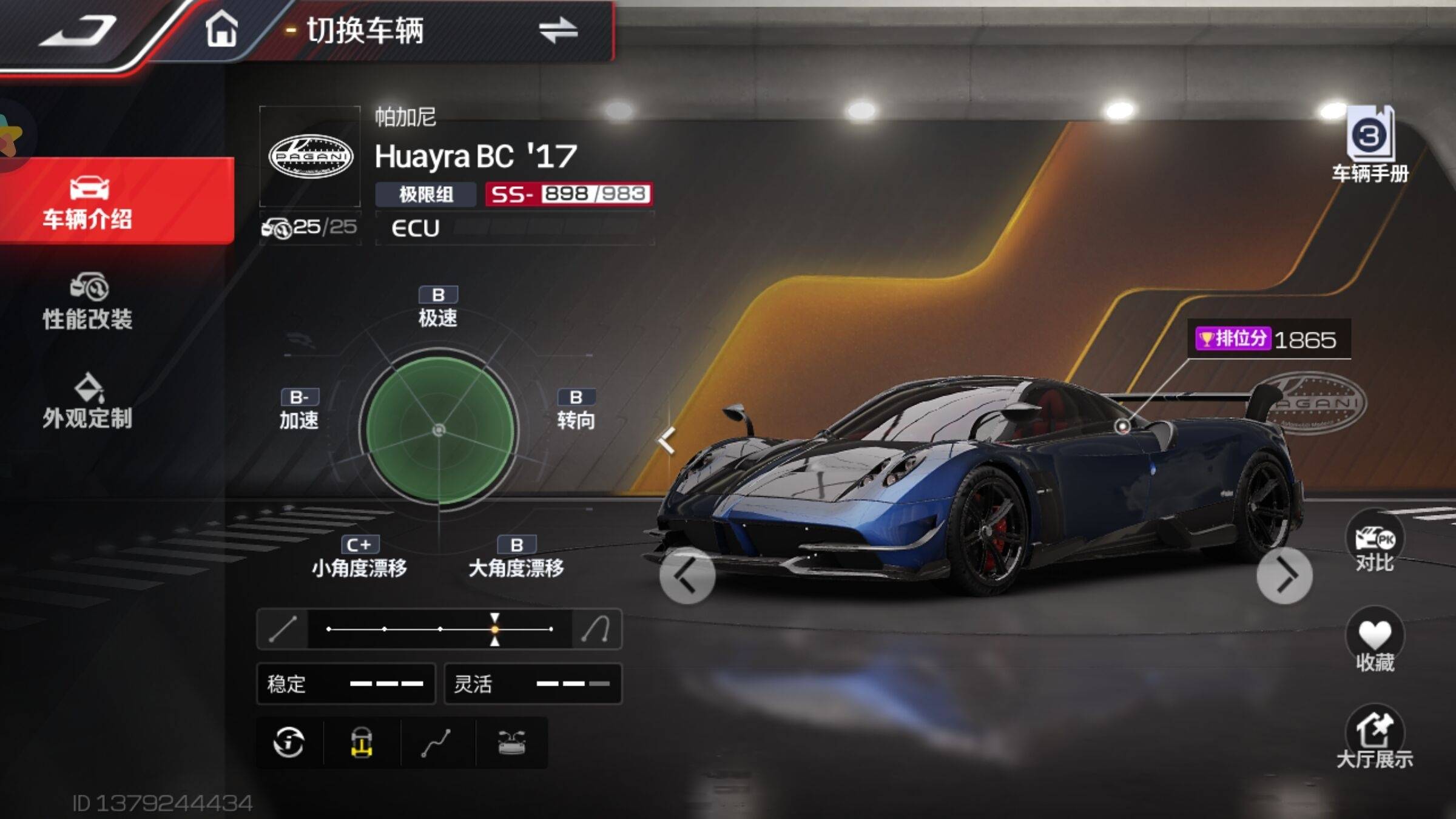Show the previous car with left arrow
Image resolution: width=1456 pixels, height=819 pixels.
[x=687, y=575]
